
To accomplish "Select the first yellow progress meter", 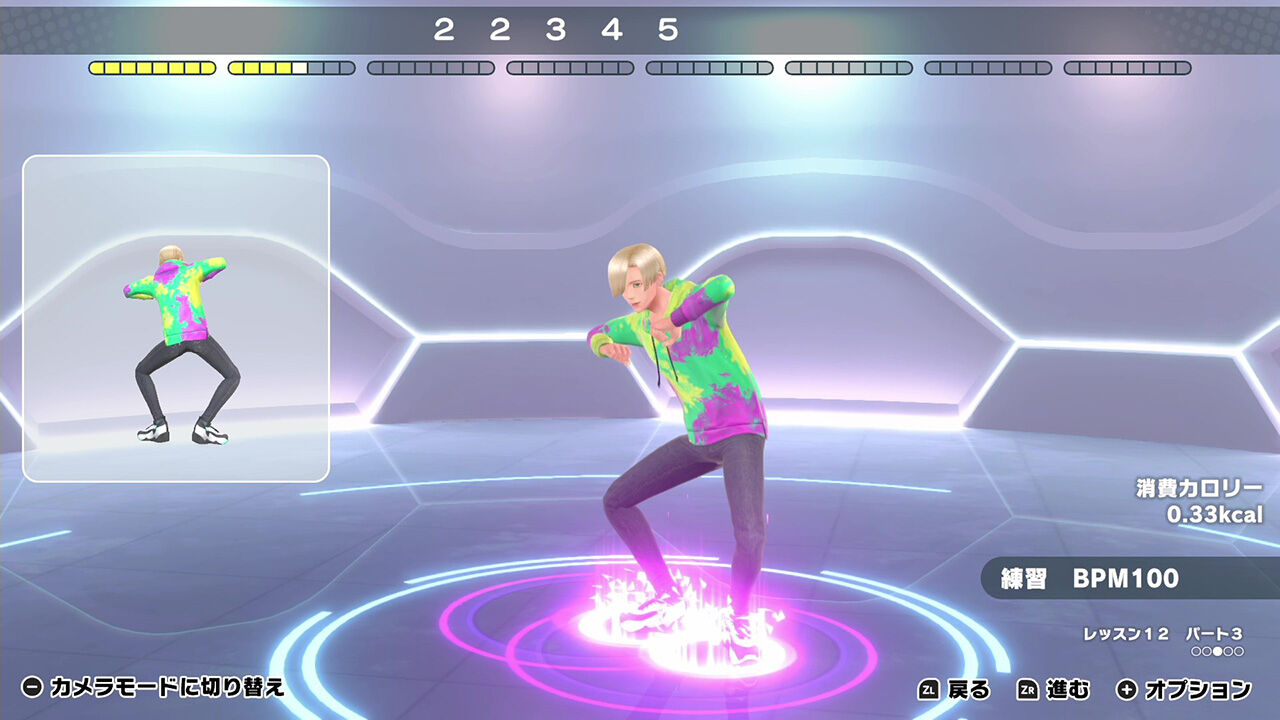I will (x=152, y=68).
